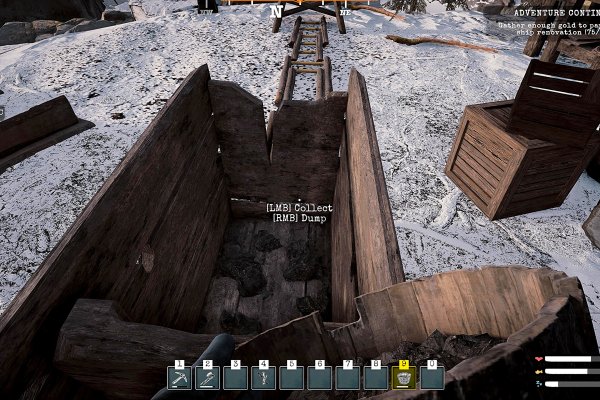The width and height of the screenshot is (600, 400).
Task: Select the shovel in hotbar slot 2
Action: click(x=208, y=378)
